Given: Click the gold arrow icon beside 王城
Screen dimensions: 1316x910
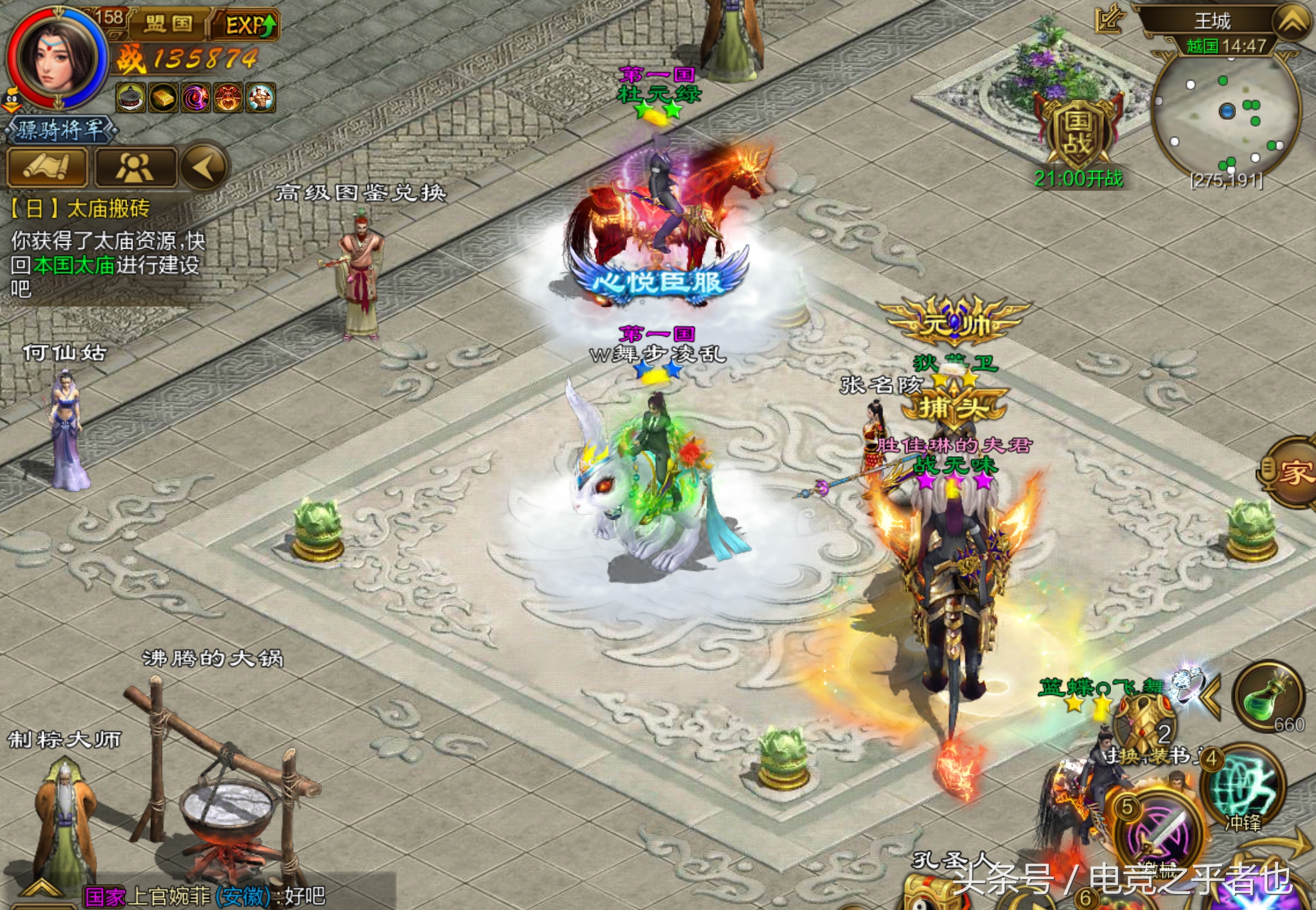Looking at the screenshot, I should point(1110,19).
